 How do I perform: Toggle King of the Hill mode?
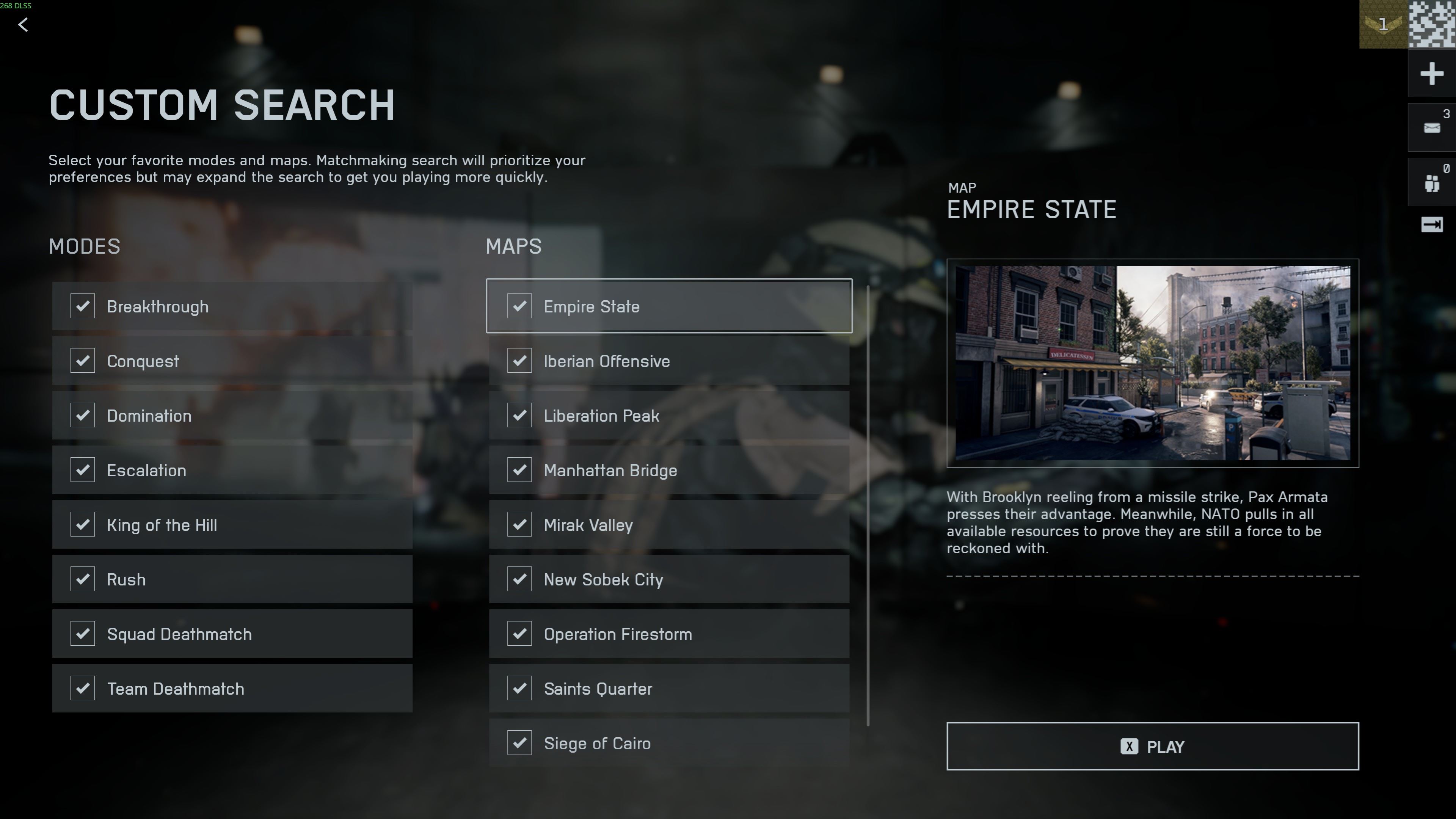pyautogui.click(x=83, y=524)
